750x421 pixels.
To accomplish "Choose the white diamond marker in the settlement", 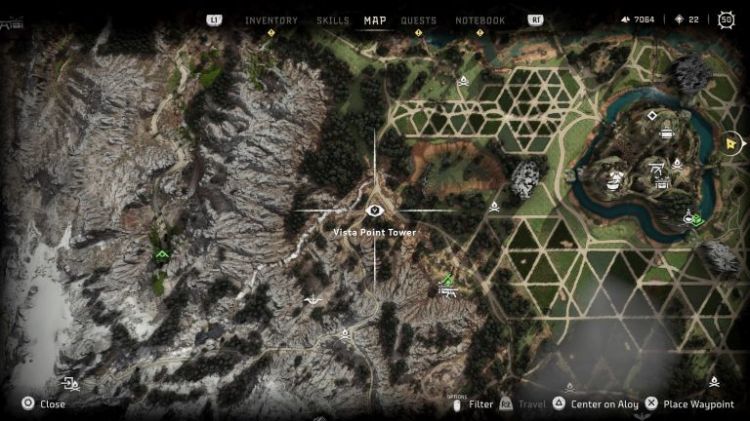I will pyautogui.click(x=652, y=116).
